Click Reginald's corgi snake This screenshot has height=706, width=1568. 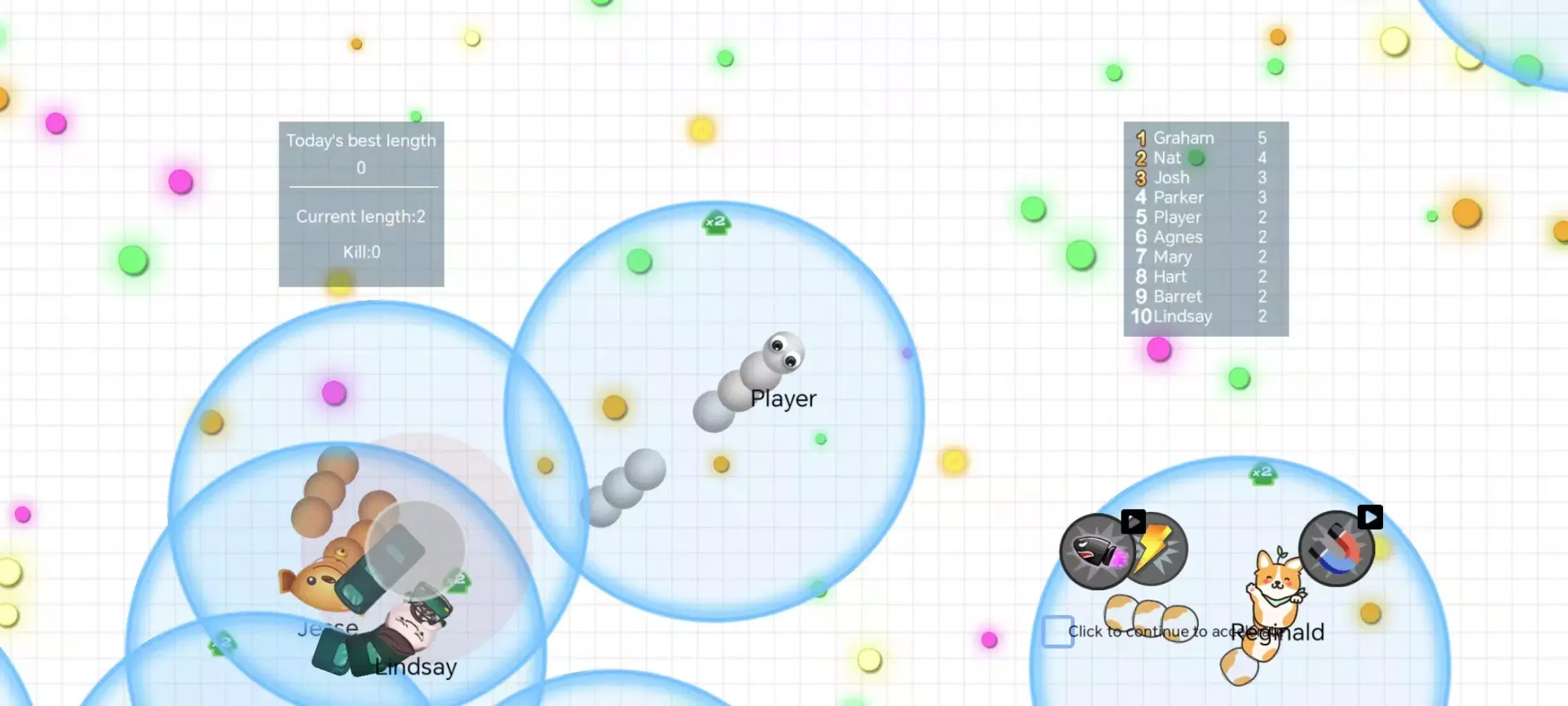1277,579
